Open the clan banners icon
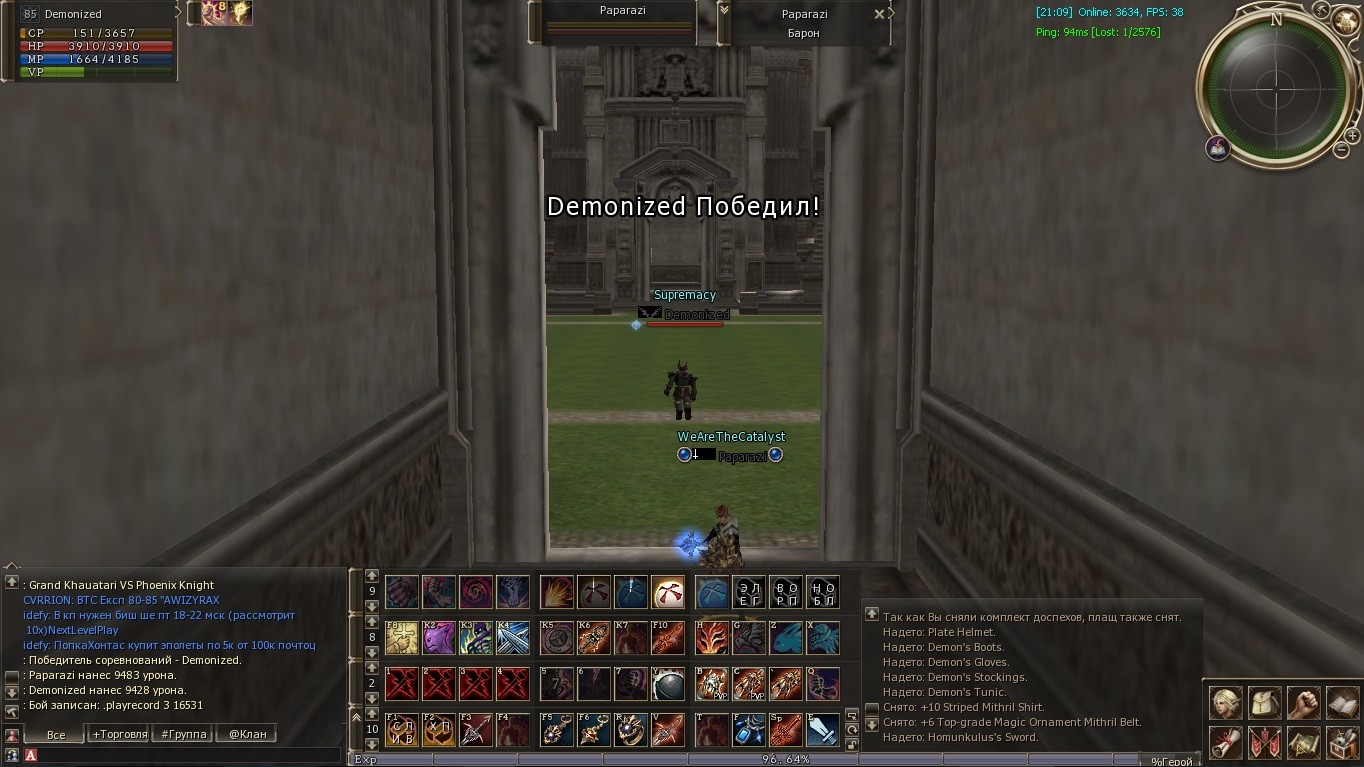The image size is (1364, 767). 1264,743
